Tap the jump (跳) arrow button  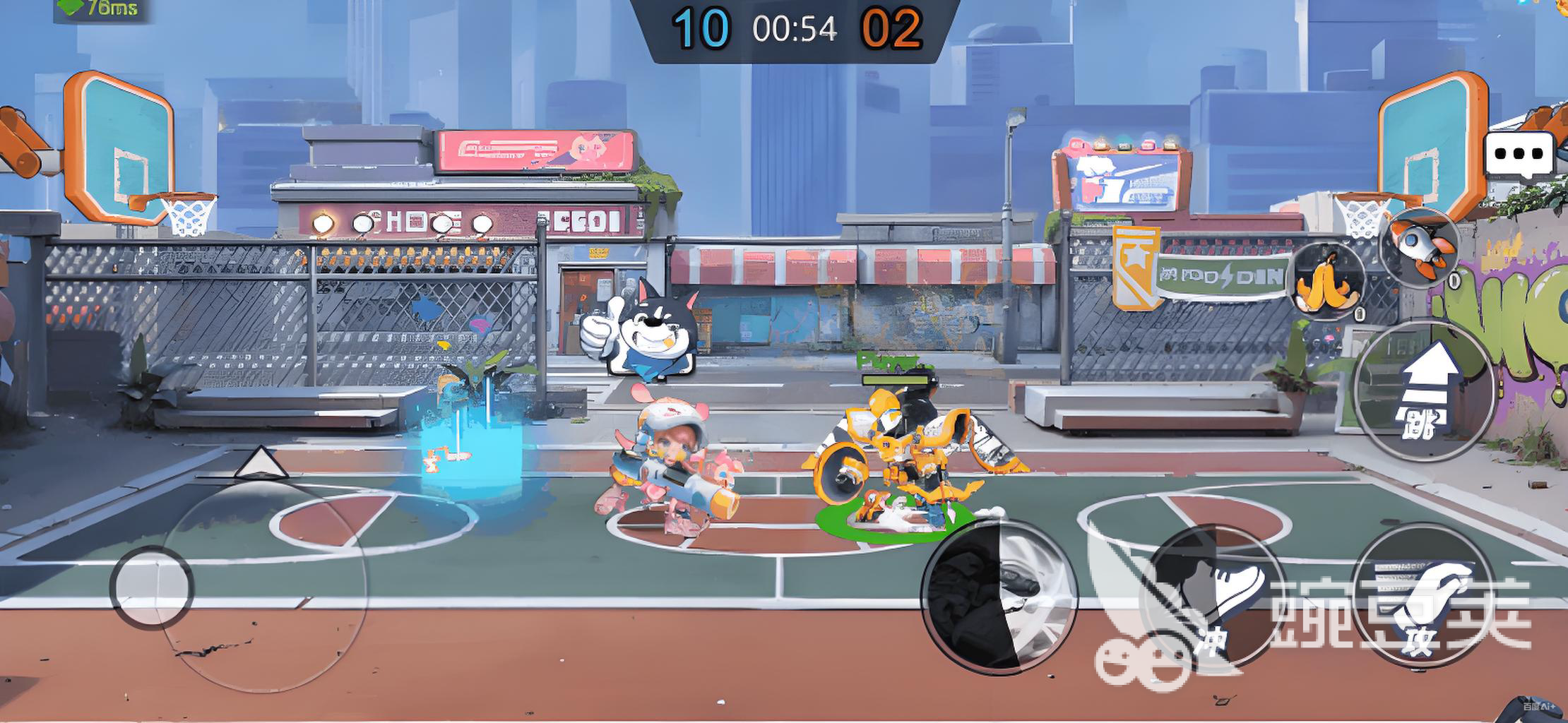[x=1423, y=390]
